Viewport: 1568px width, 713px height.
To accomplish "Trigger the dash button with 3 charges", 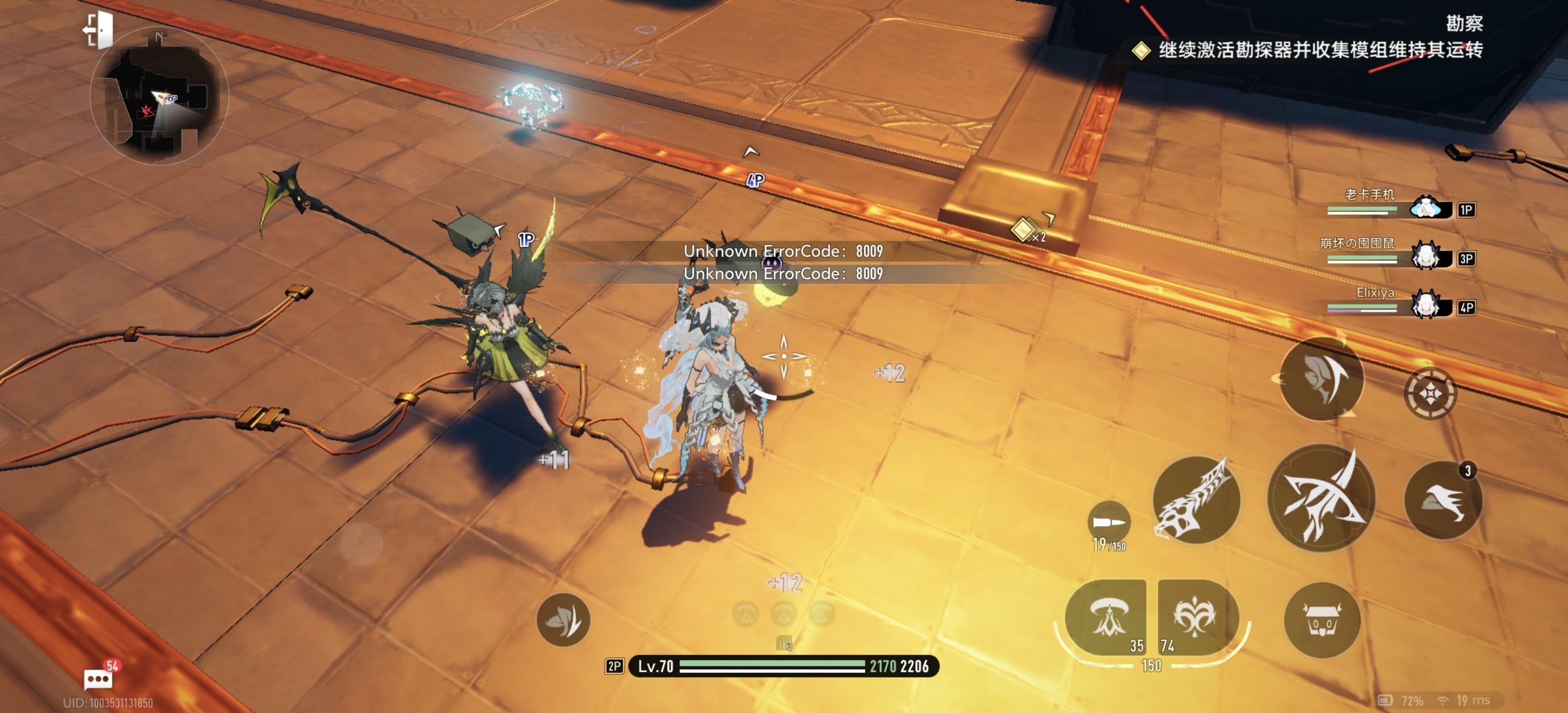I will 1443,501.
